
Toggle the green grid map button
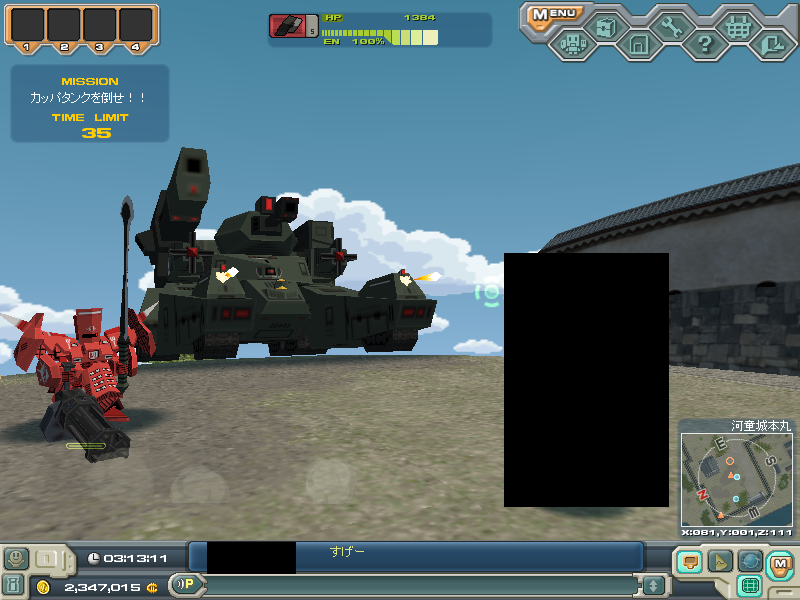751,586
